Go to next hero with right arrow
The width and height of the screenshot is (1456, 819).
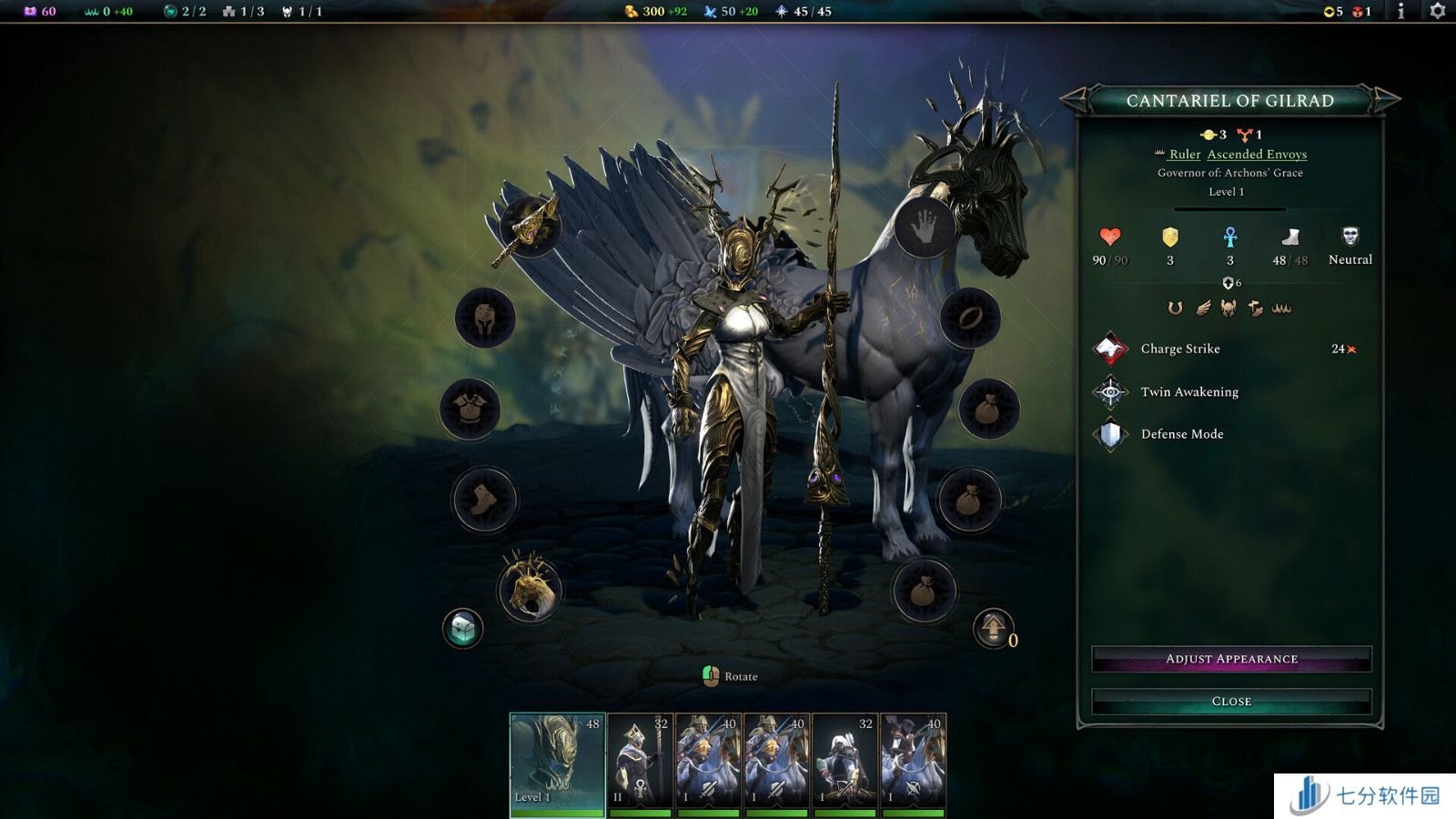tap(1387, 99)
